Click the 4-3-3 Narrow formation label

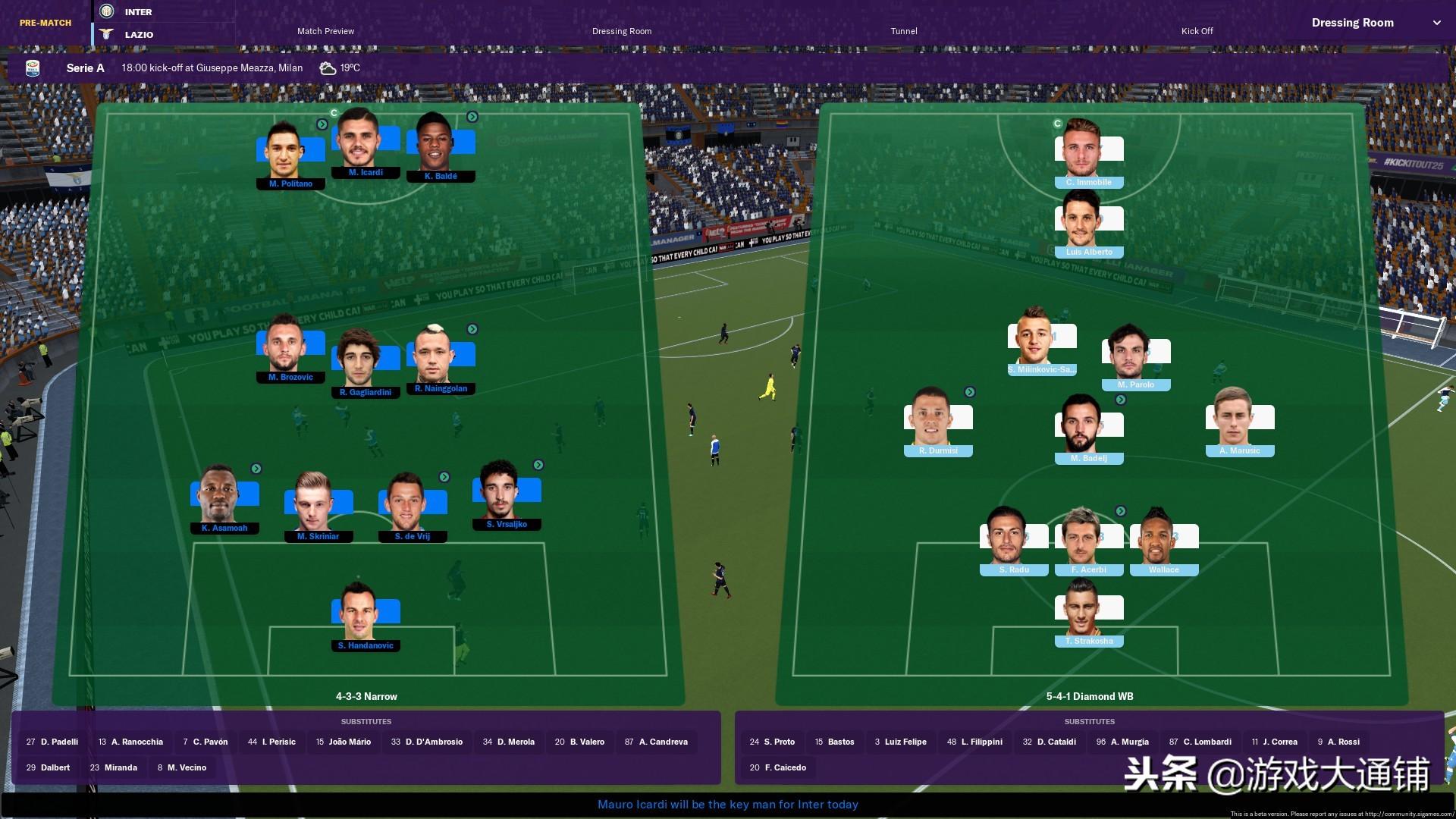pos(366,696)
